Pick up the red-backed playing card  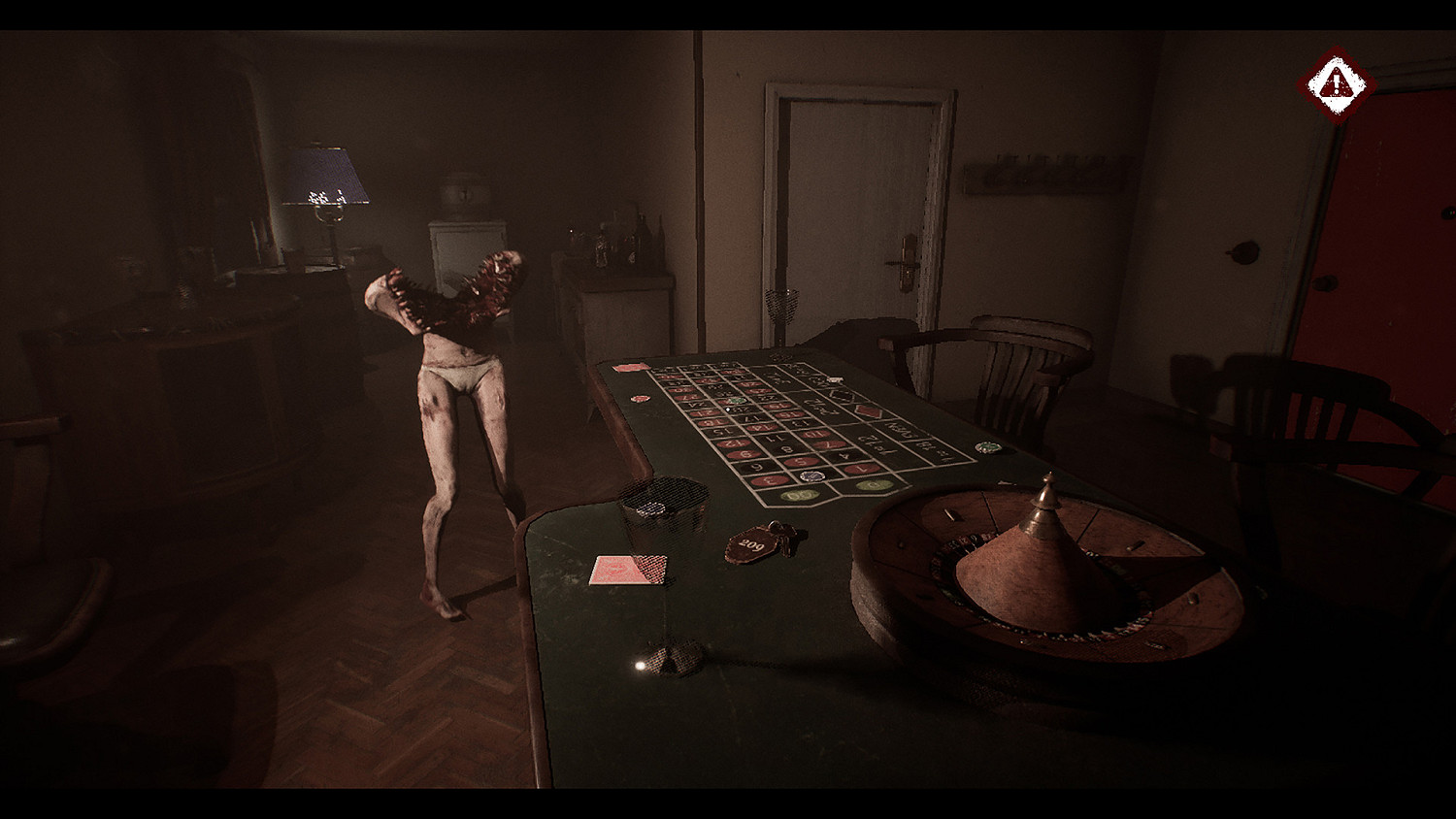(629, 571)
